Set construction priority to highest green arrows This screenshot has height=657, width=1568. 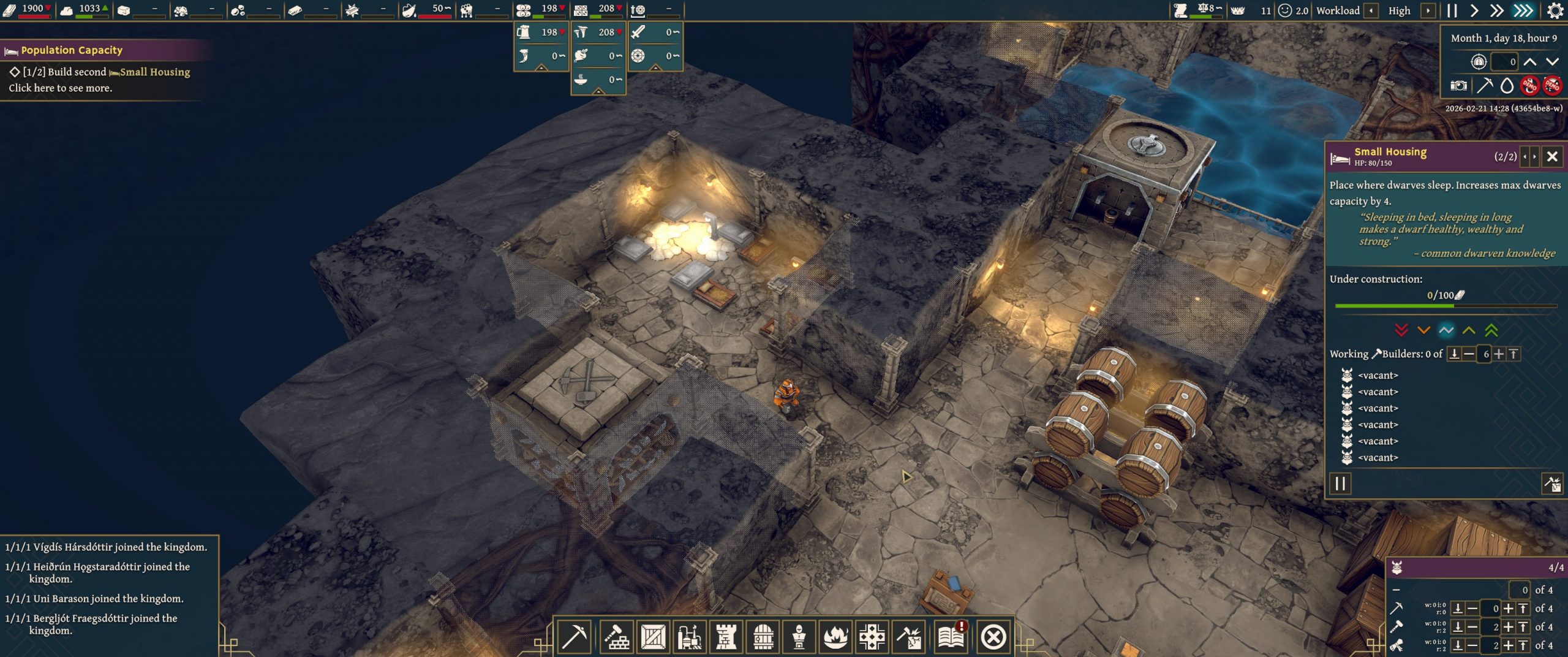(1491, 330)
